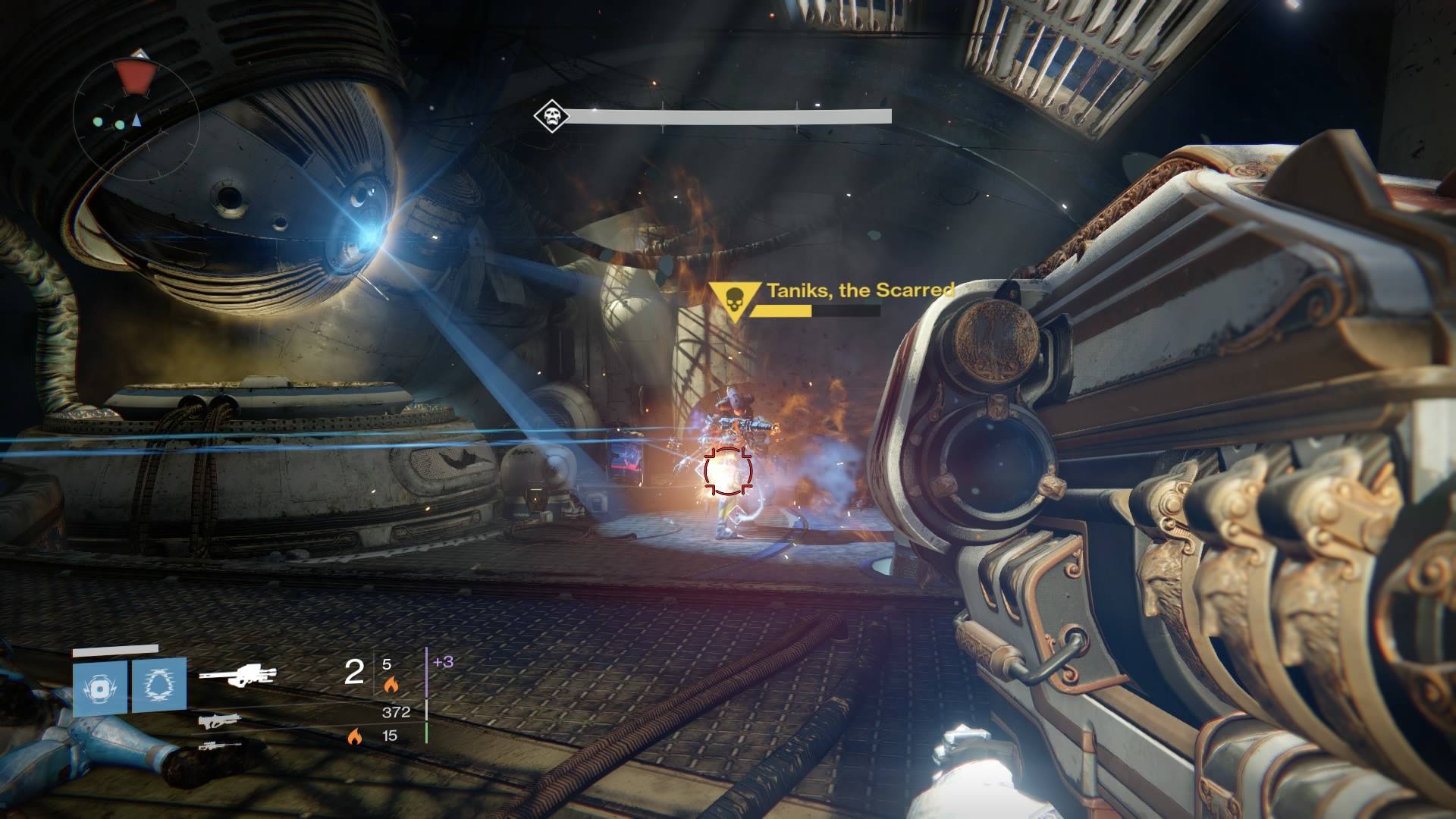
Task: Choose the sniper rifle weapon icon
Action: pyautogui.click(x=220, y=746)
